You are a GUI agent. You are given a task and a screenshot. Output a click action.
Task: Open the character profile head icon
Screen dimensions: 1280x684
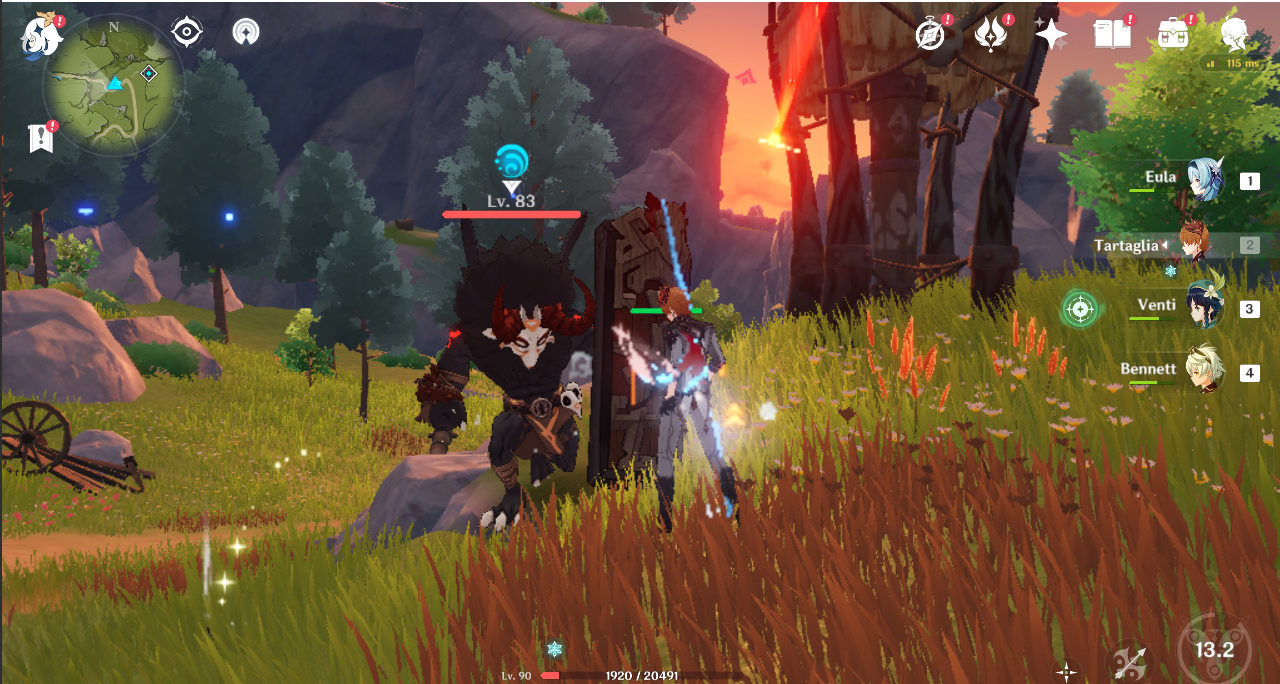[x=1234, y=35]
